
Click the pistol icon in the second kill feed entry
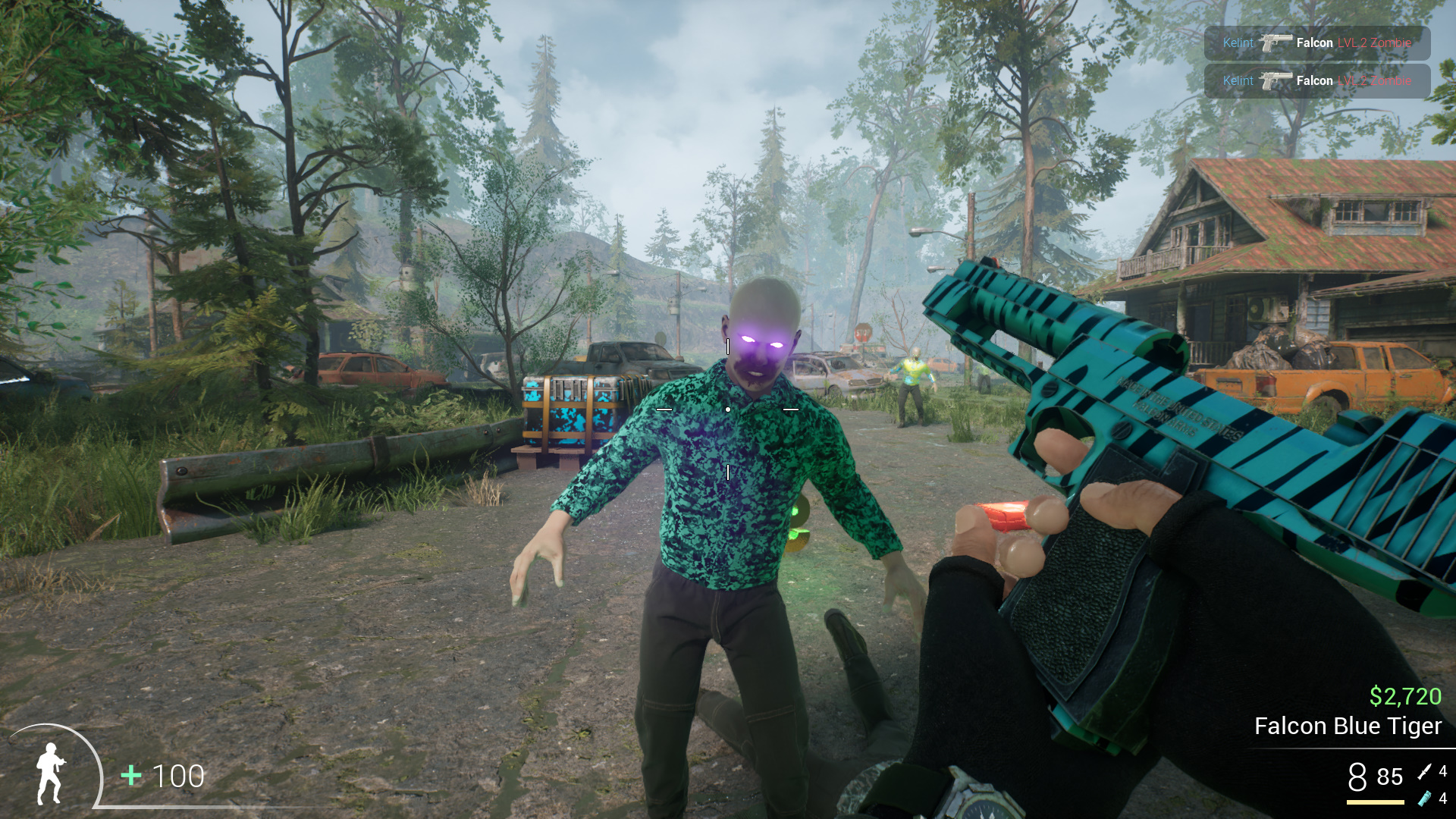click(1279, 80)
